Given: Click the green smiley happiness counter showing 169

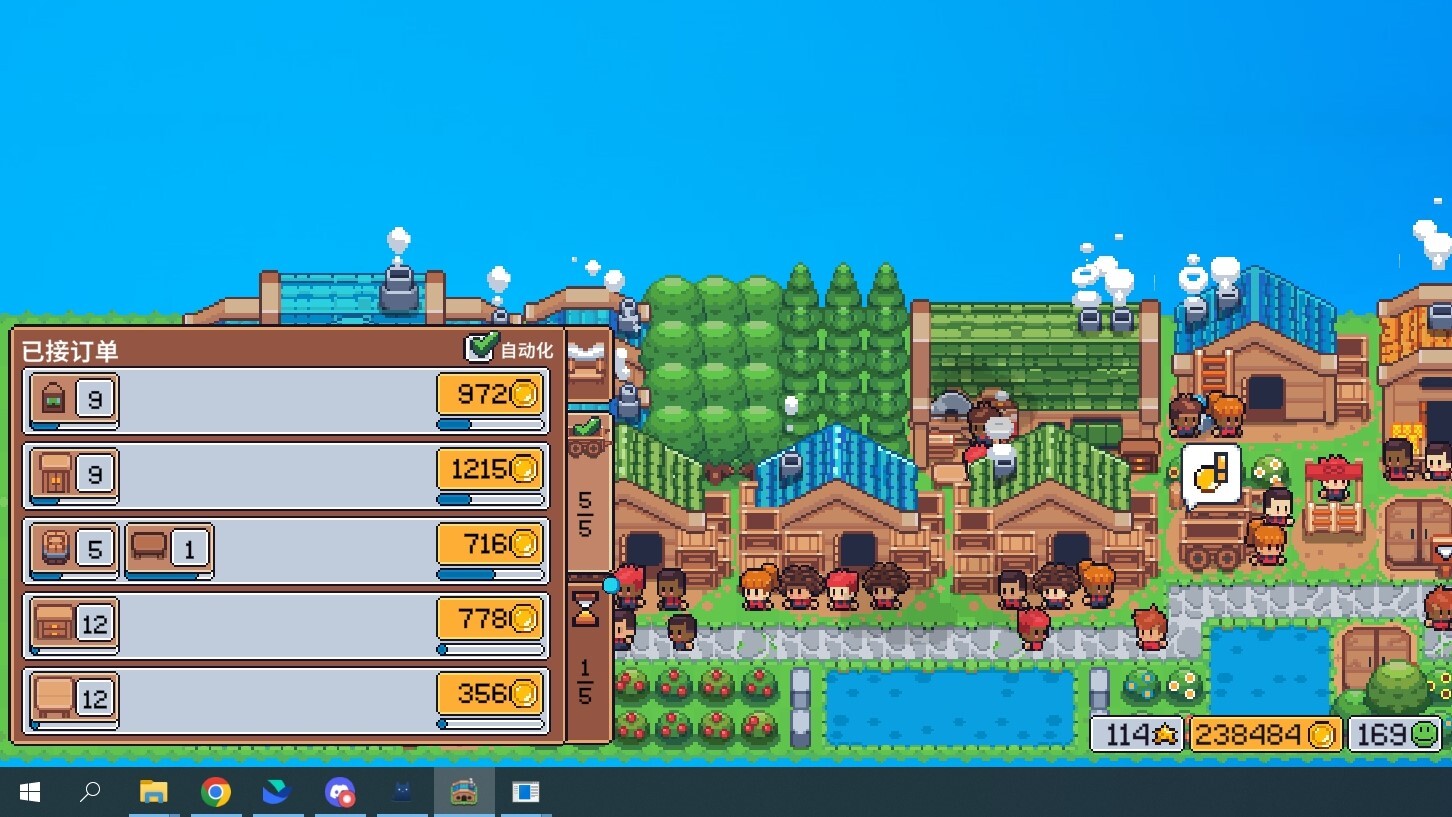Looking at the screenshot, I should pos(1394,733).
